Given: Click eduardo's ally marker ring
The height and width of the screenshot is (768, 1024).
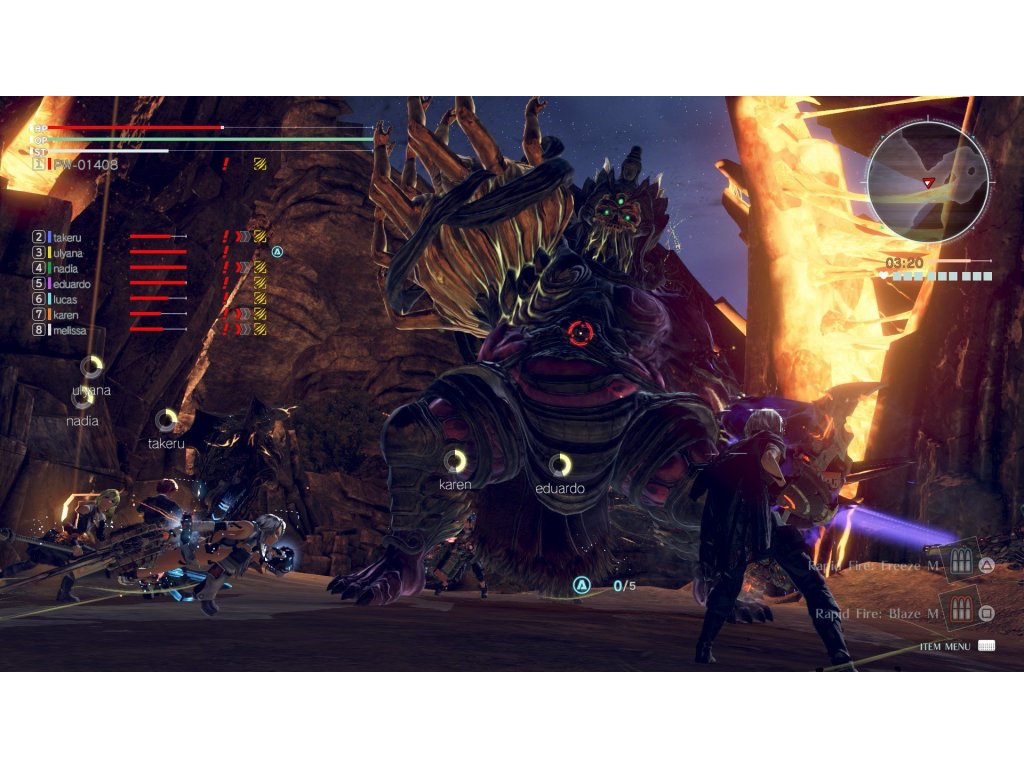Looking at the screenshot, I should (560, 464).
